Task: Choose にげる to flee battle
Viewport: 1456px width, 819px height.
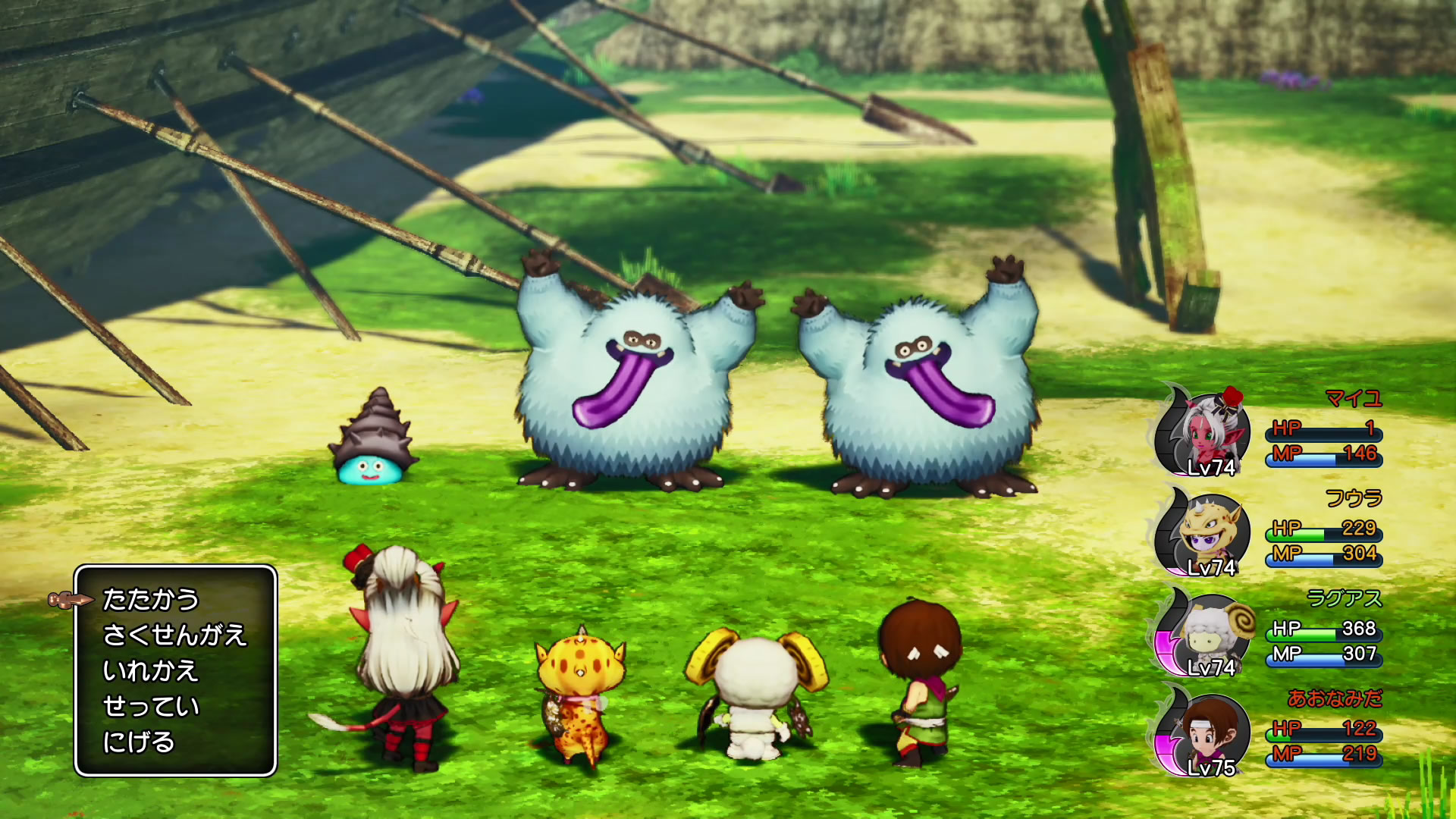Action: coord(139,742)
